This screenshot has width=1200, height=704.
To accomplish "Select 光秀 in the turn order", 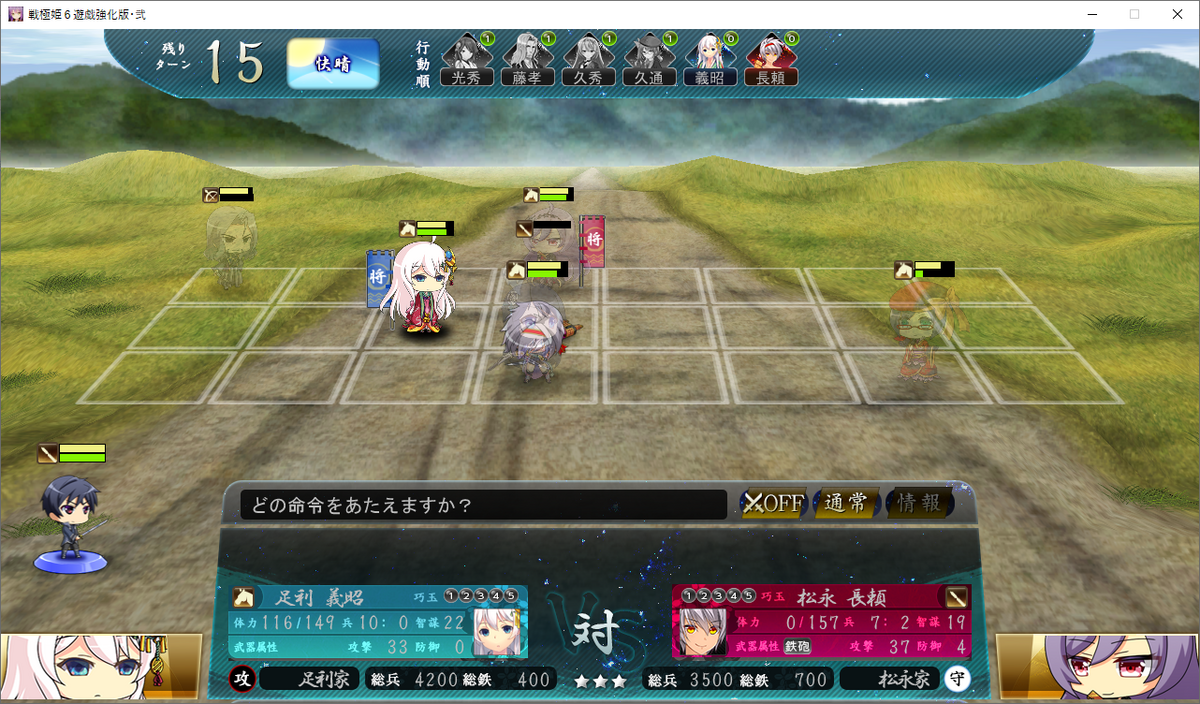I will pyautogui.click(x=466, y=59).
